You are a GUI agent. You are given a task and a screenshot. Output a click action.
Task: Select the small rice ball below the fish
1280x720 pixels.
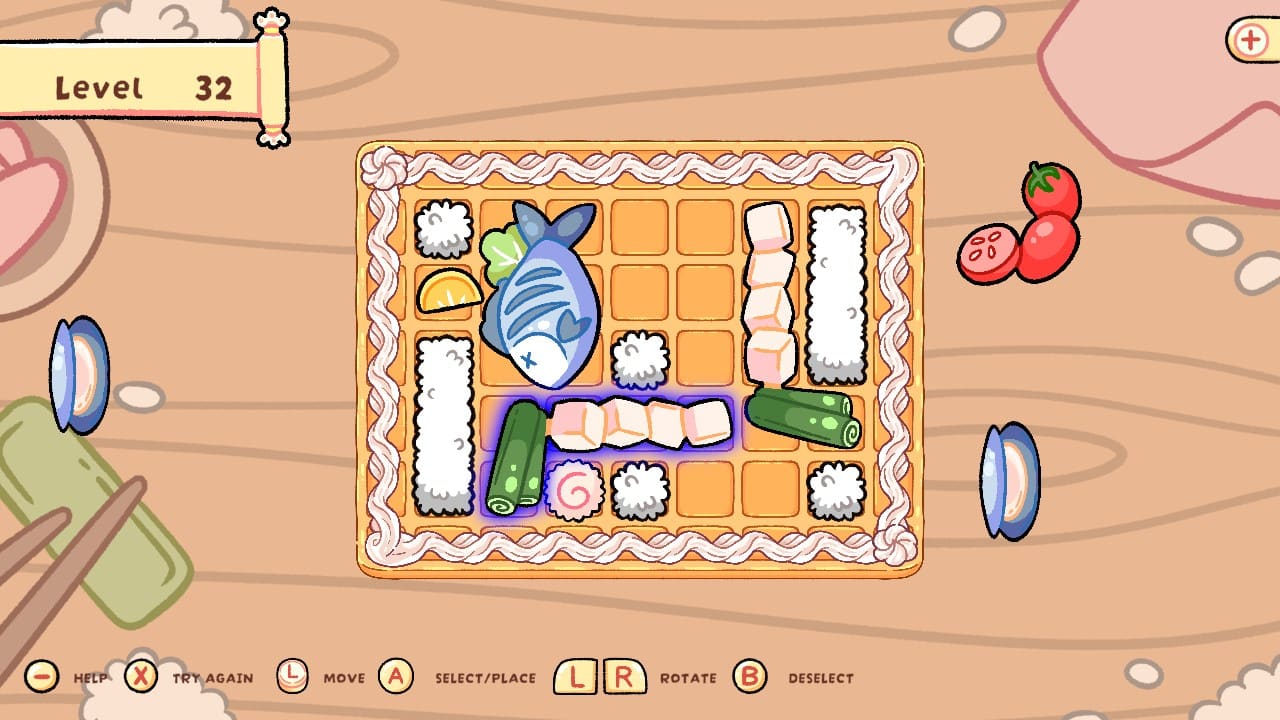(640, 360)
